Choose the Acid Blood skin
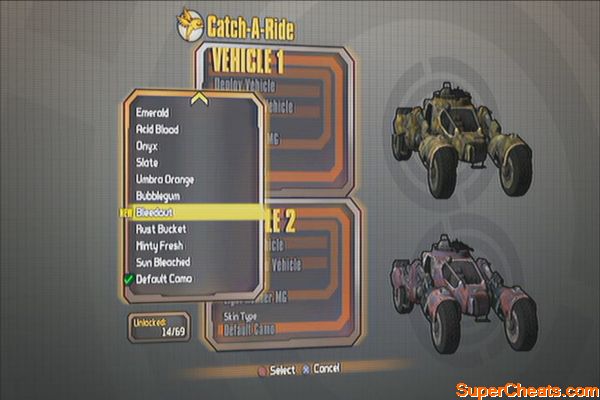Viewport: 600px width, 400px height. pos(159,130)
